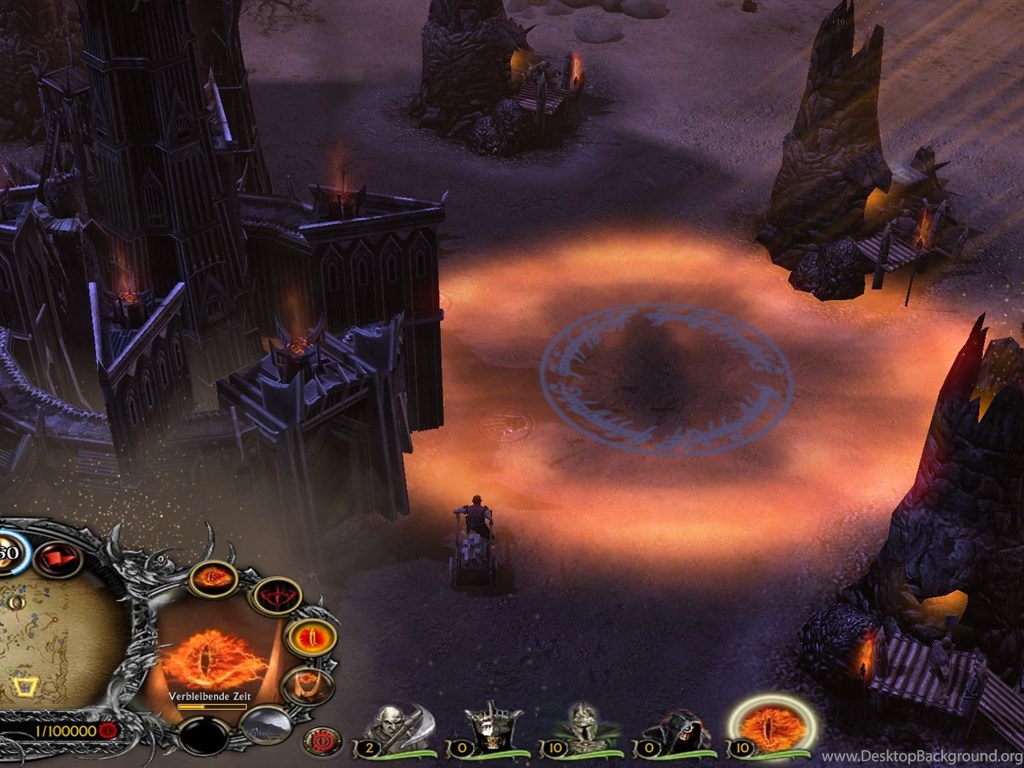
Task: Use the red winged emblem ability
Action: (275, 596)
